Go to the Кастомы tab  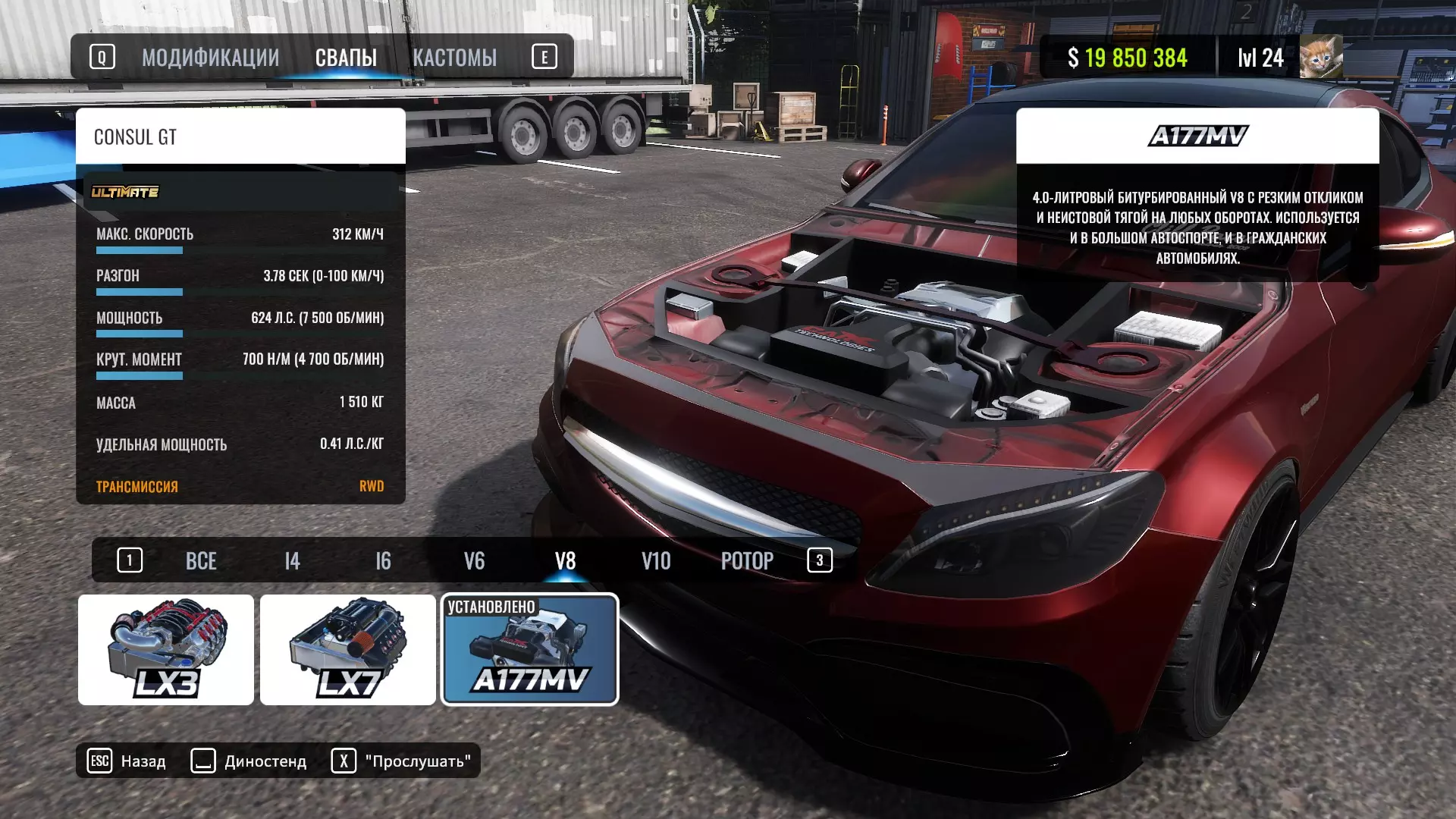pos(454,58)
